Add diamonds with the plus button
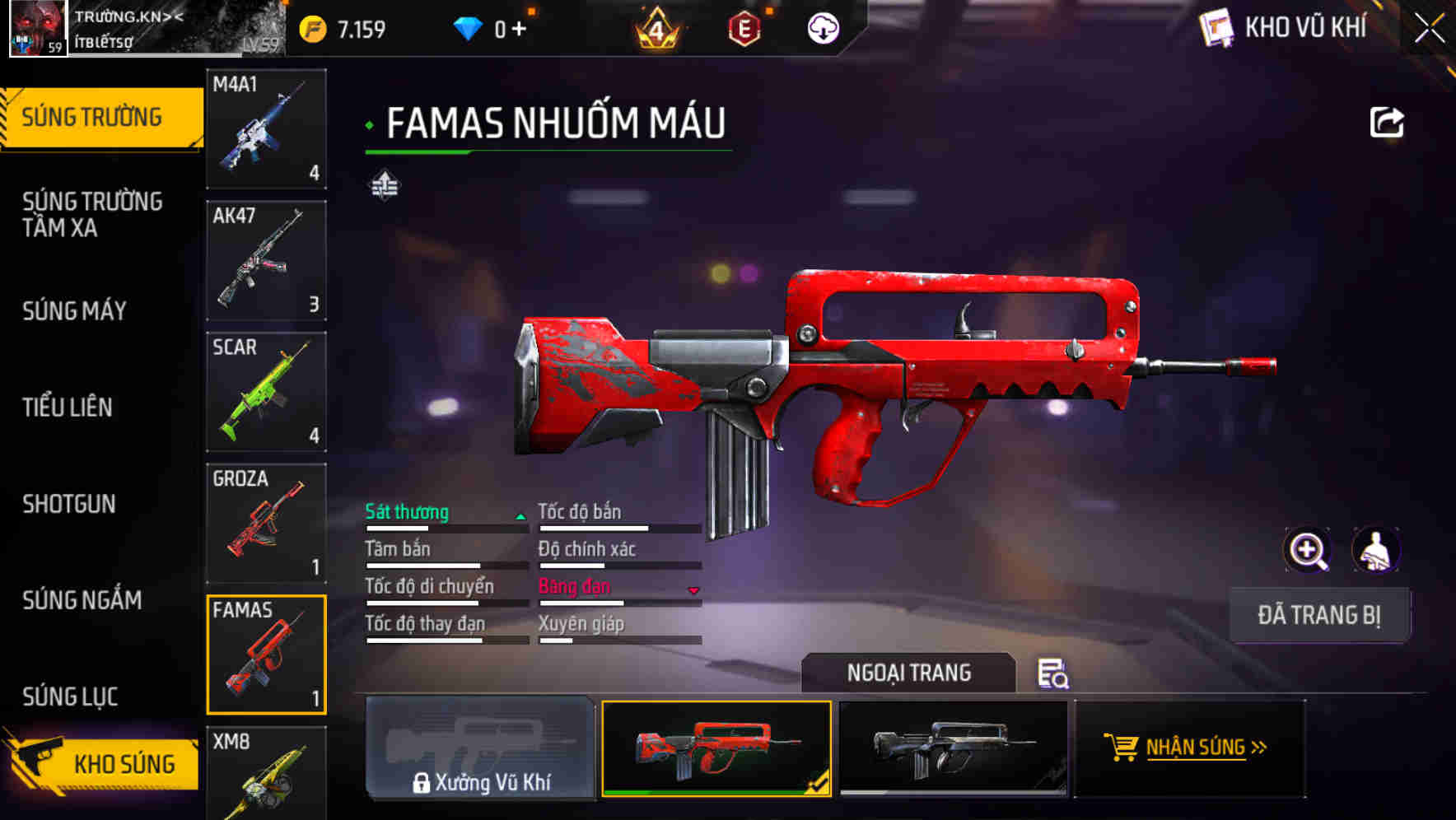Screen dimensions: 1456x820 pos(519,30)
